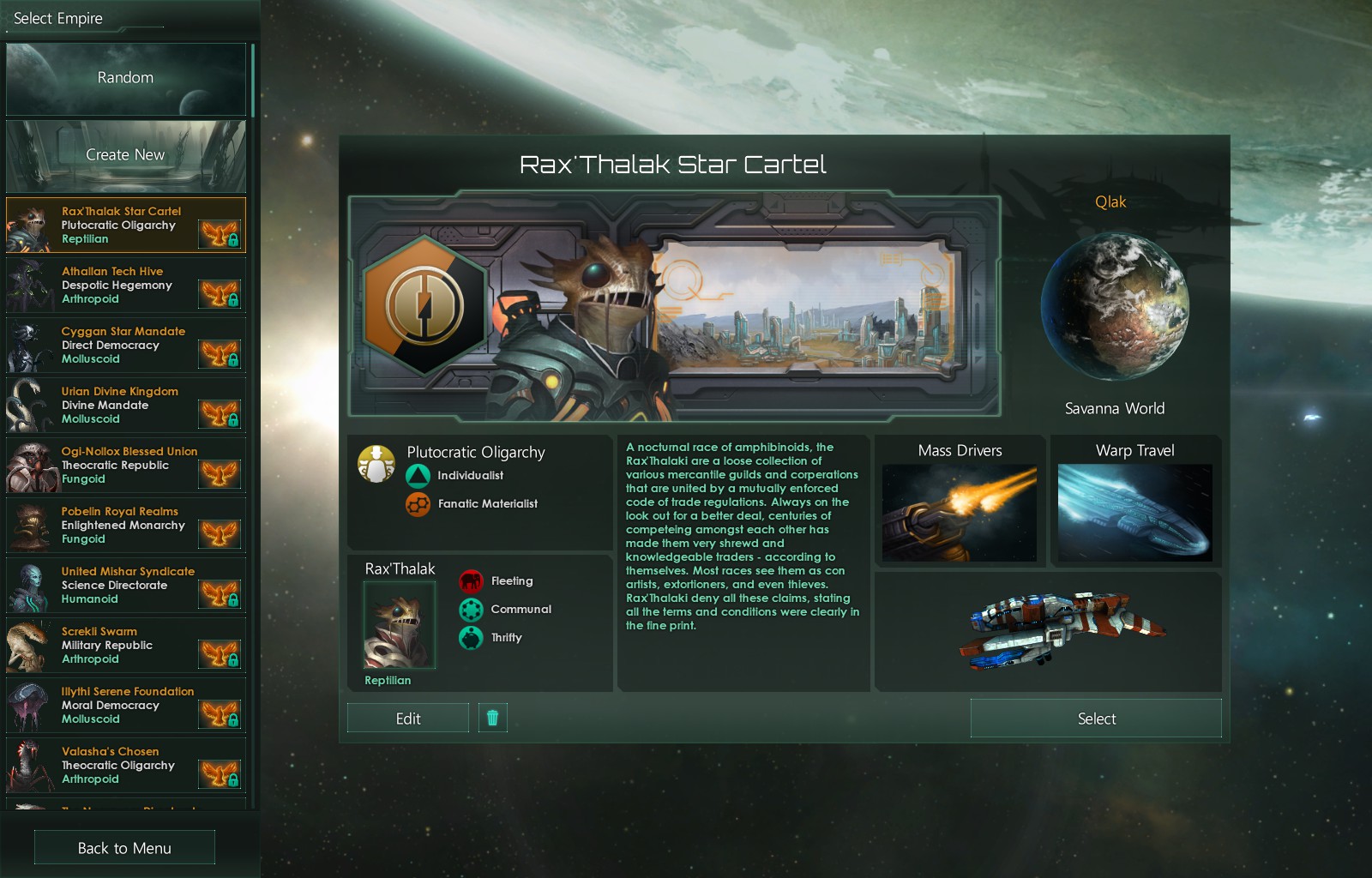Delete the empire with the trash icon

point(492,718)
